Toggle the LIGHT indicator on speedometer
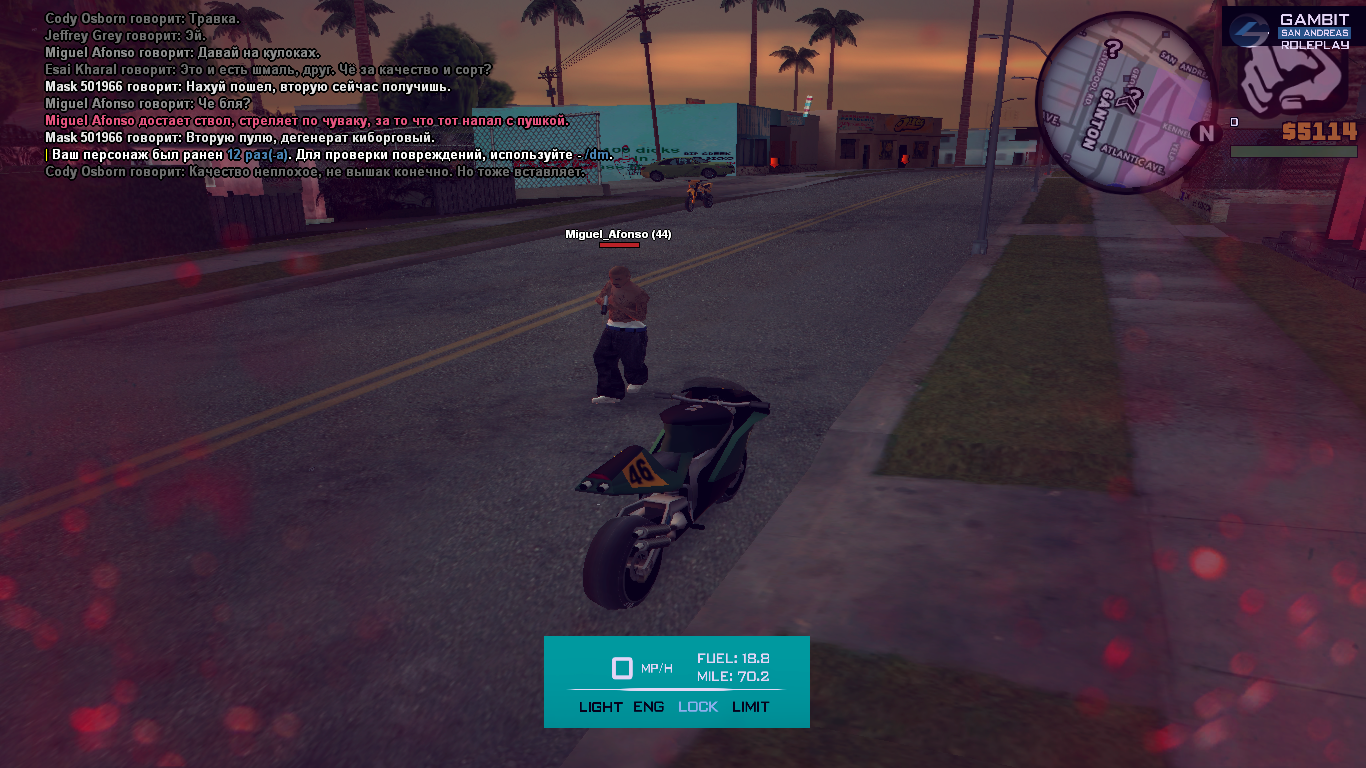This screenshot has width=1366, height=768. pos(601,707)
